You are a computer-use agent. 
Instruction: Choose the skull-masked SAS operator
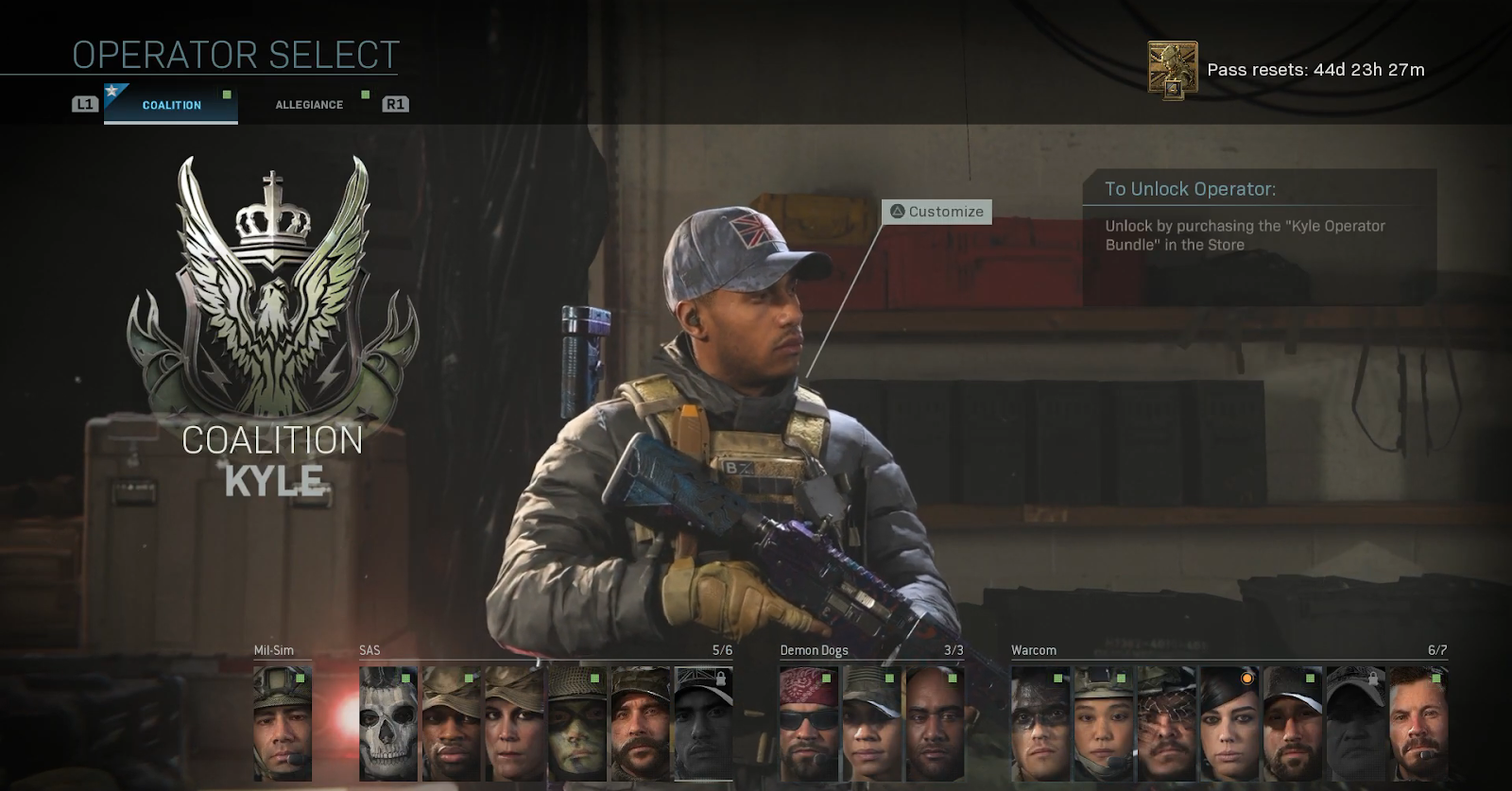coord(388,724)
